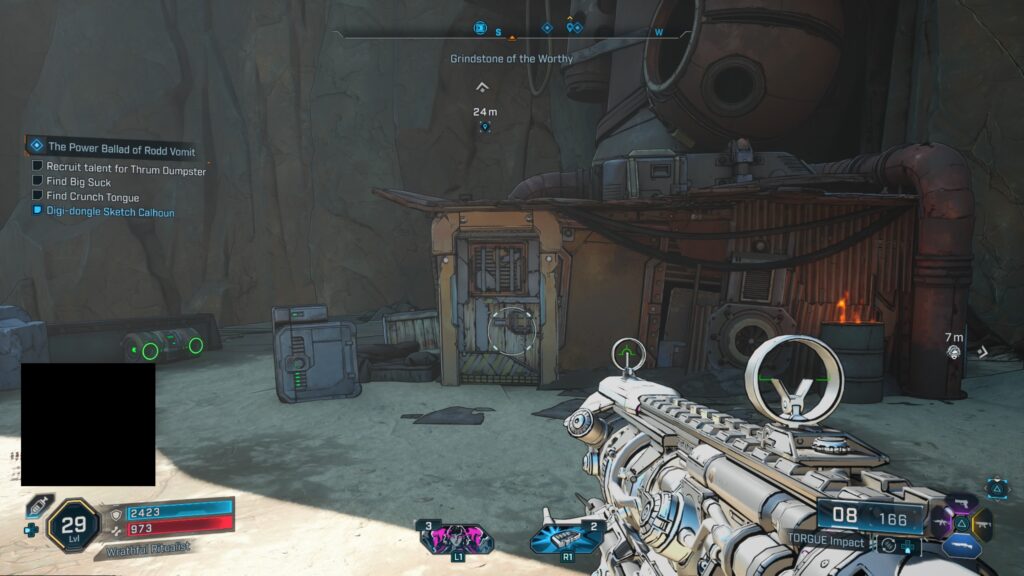Click the 24 m objective waypoint marker
The width and height of the screenshot is (1024, 576).
(x=485, y=127)
